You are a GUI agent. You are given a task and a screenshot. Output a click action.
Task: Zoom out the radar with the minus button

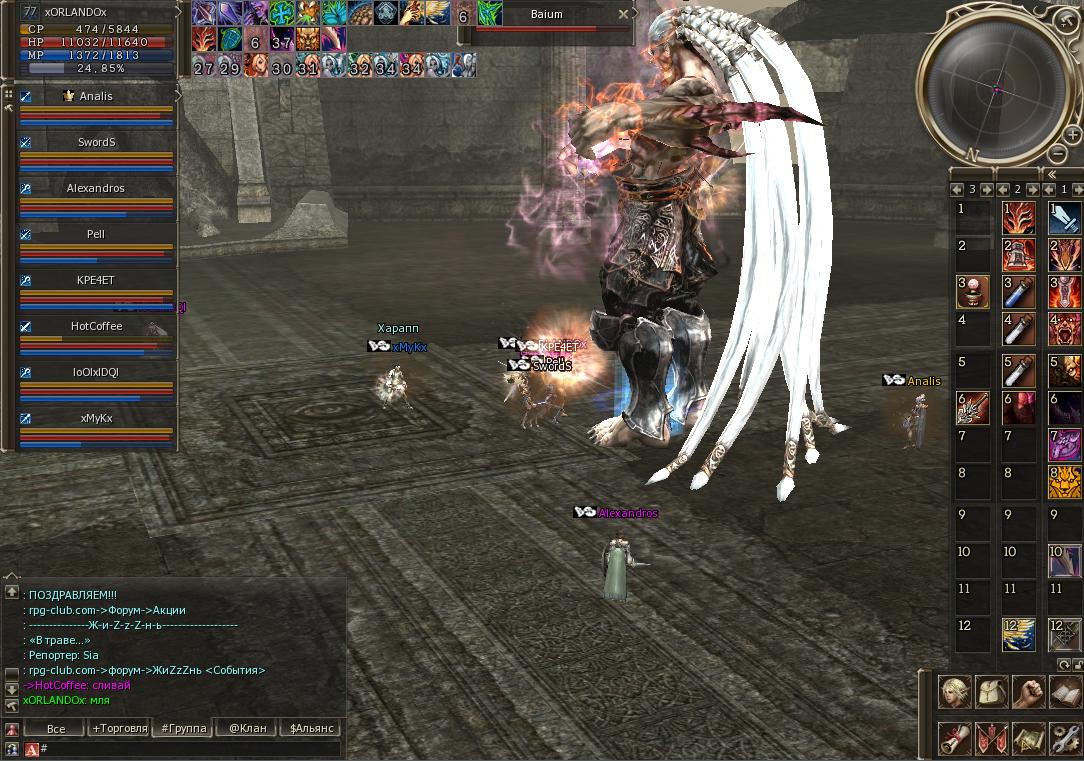1058,153
